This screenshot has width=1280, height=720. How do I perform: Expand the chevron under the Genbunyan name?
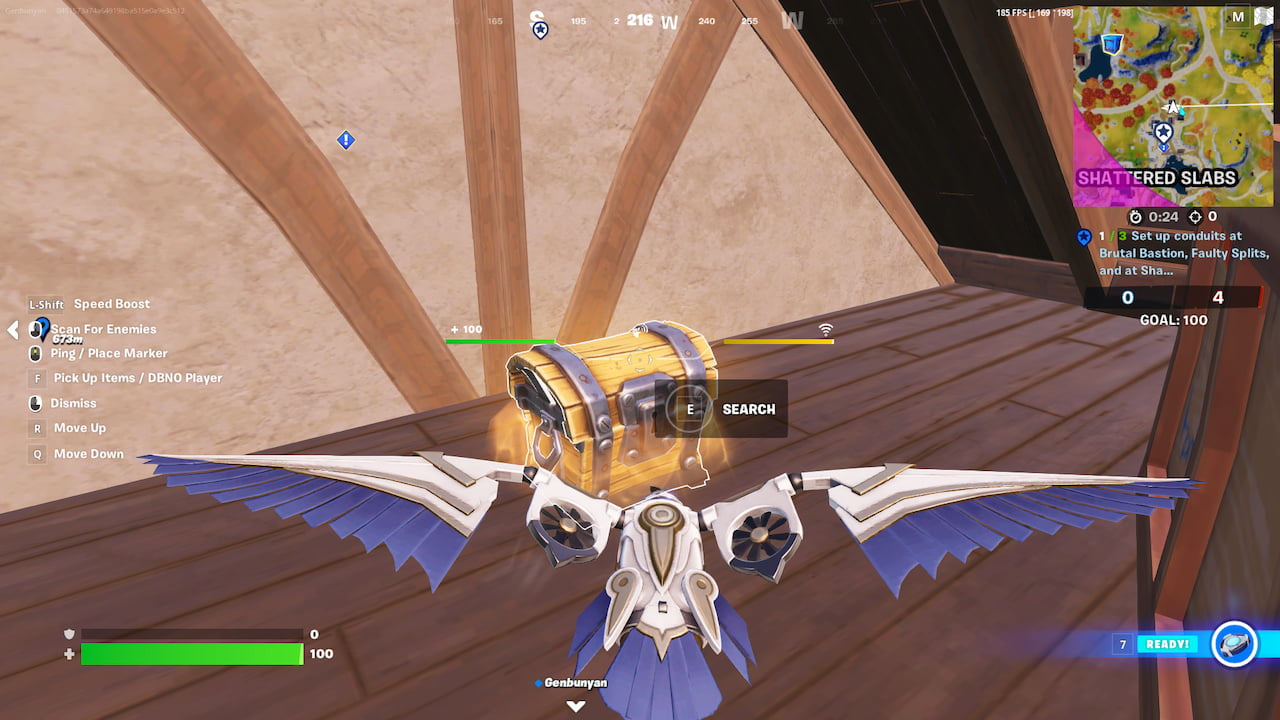click(576, 705)
